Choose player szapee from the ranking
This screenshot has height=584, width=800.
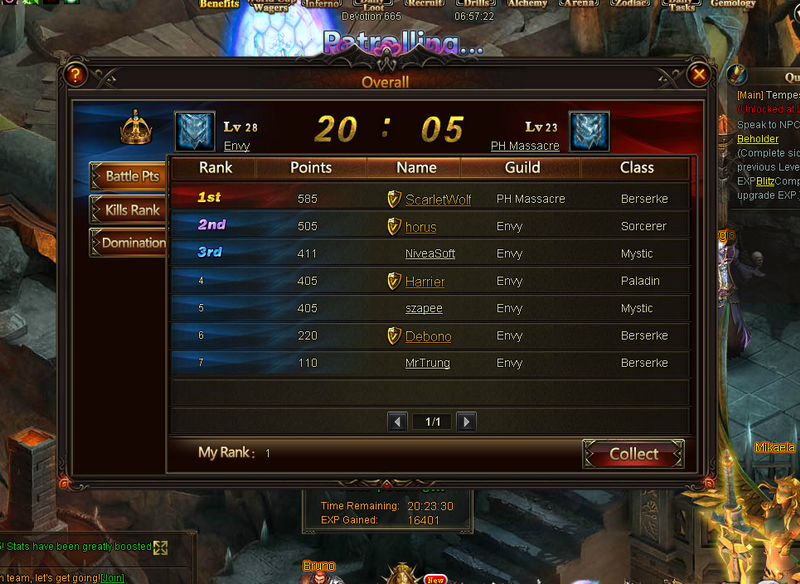tap(424, 309)
